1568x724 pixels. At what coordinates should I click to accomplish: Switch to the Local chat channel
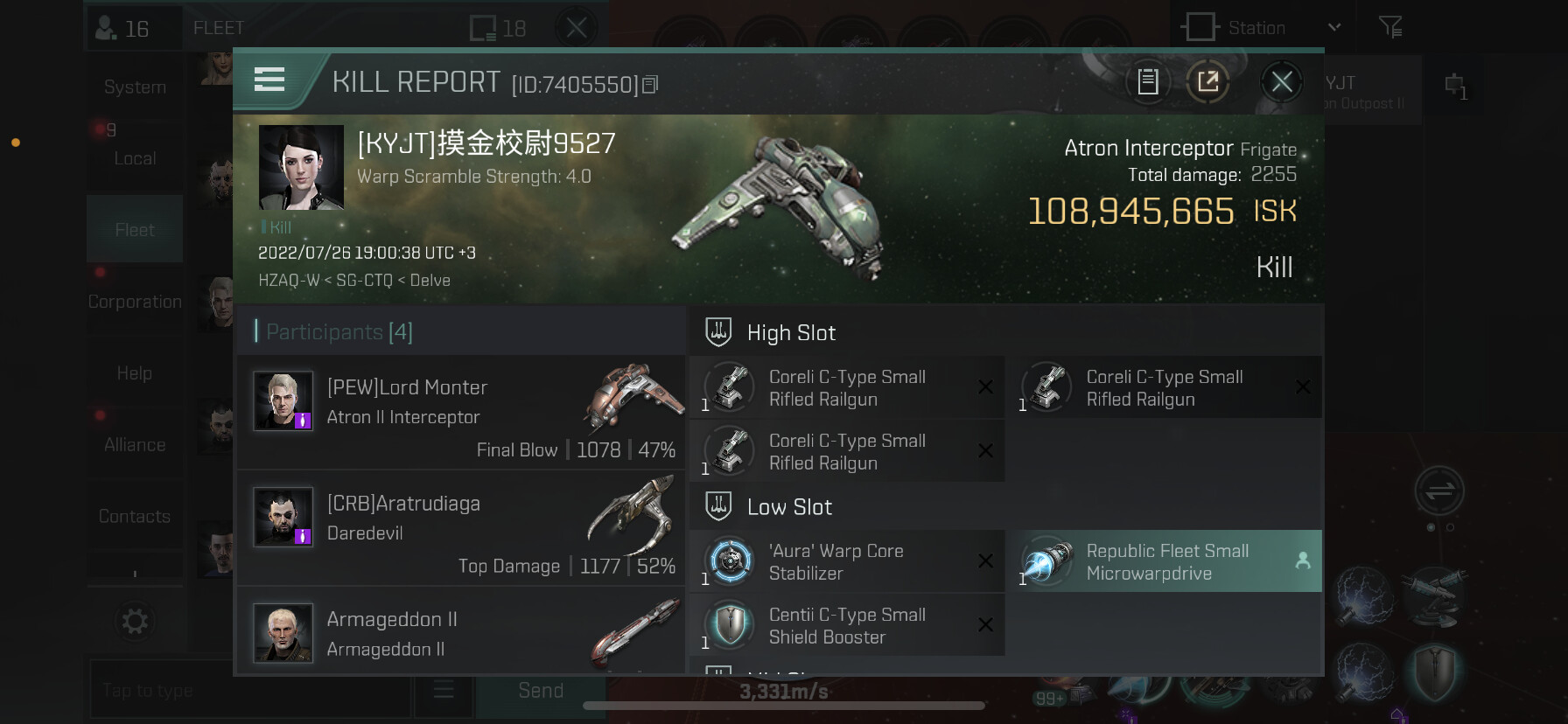[x=135, y=158]
